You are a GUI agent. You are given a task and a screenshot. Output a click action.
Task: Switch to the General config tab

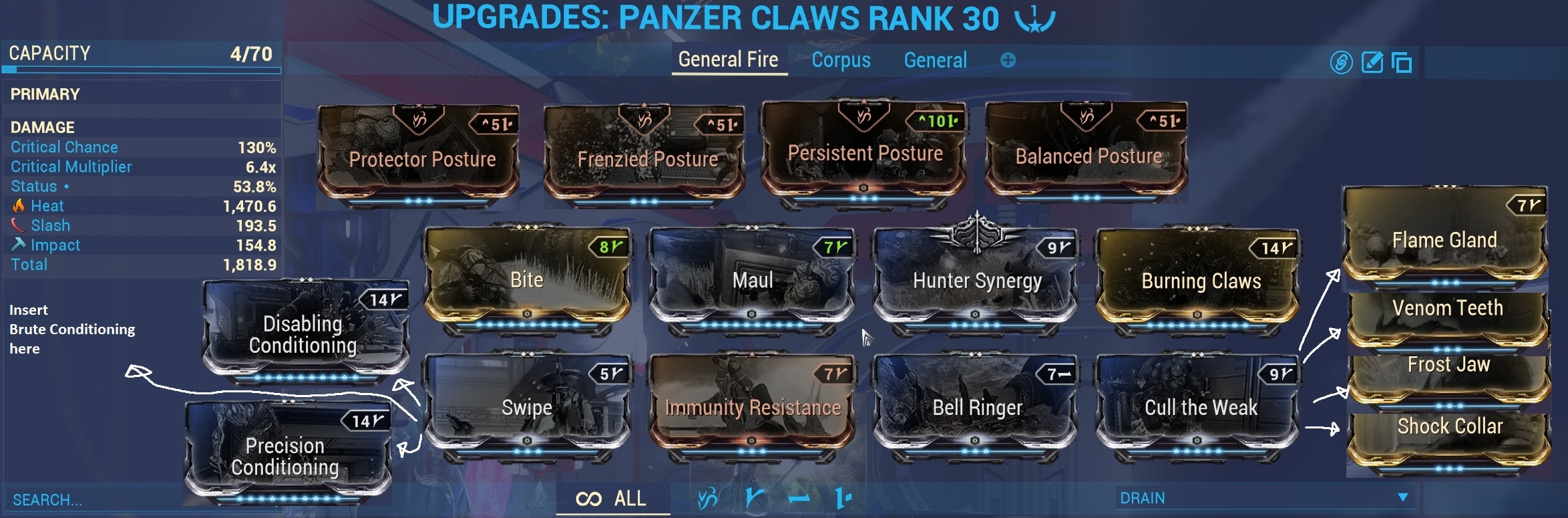coord(935,60)
